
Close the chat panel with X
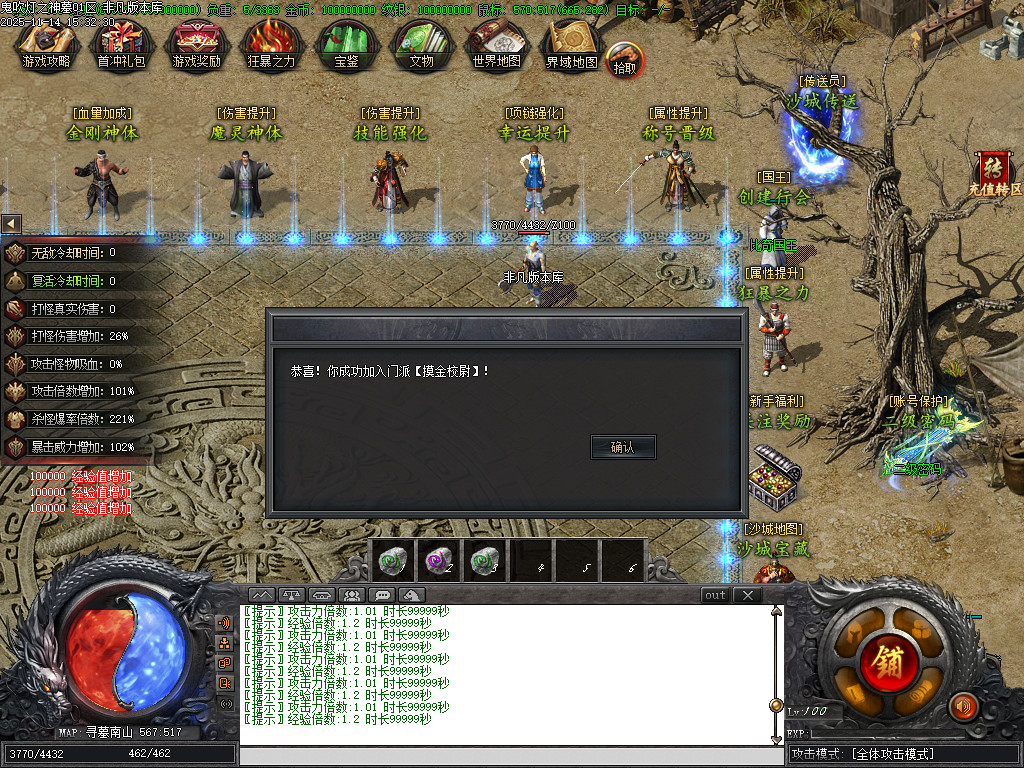tap(747, 595)
